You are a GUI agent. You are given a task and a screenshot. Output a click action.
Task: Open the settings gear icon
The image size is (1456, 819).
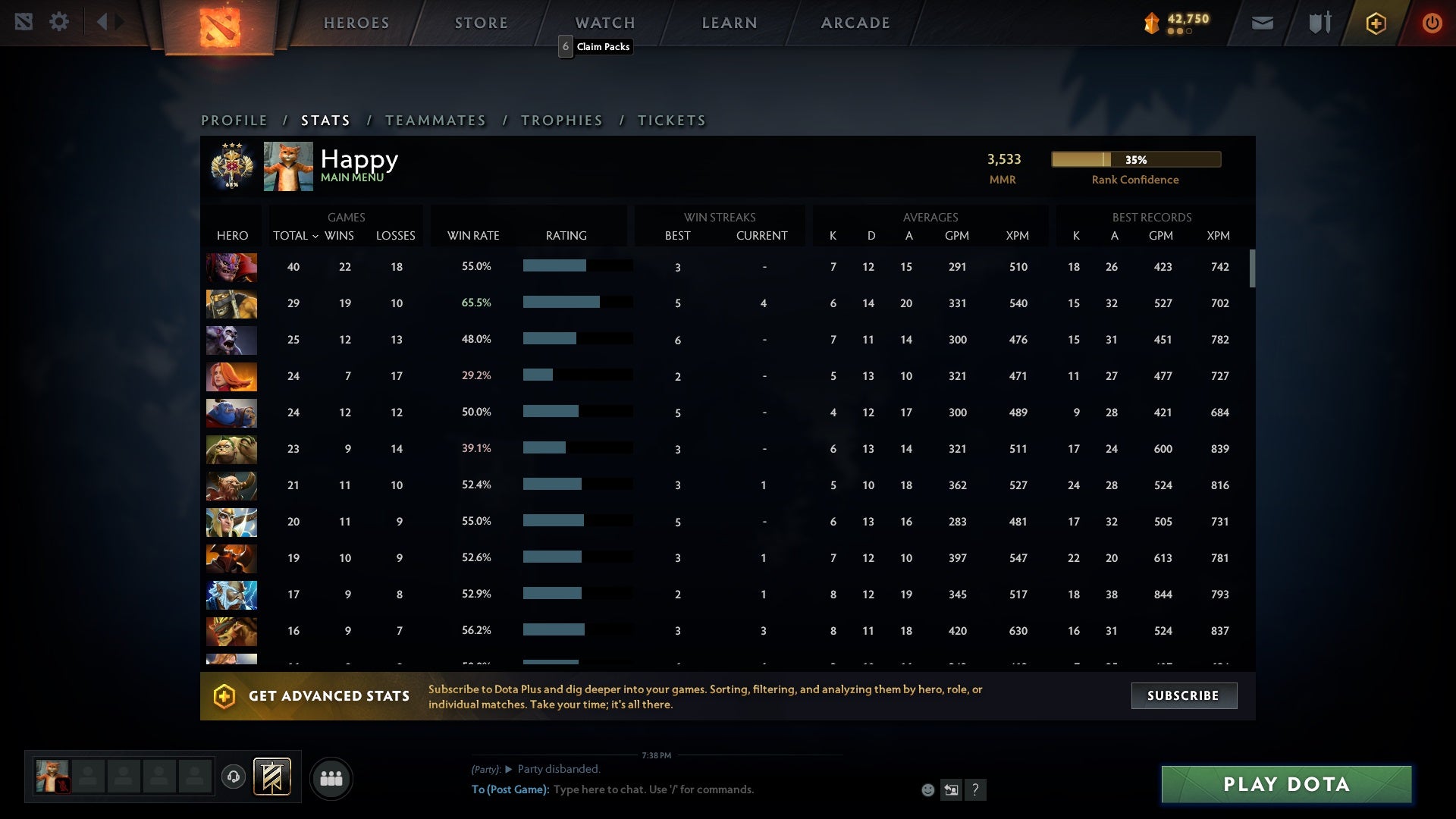point(59,21)
